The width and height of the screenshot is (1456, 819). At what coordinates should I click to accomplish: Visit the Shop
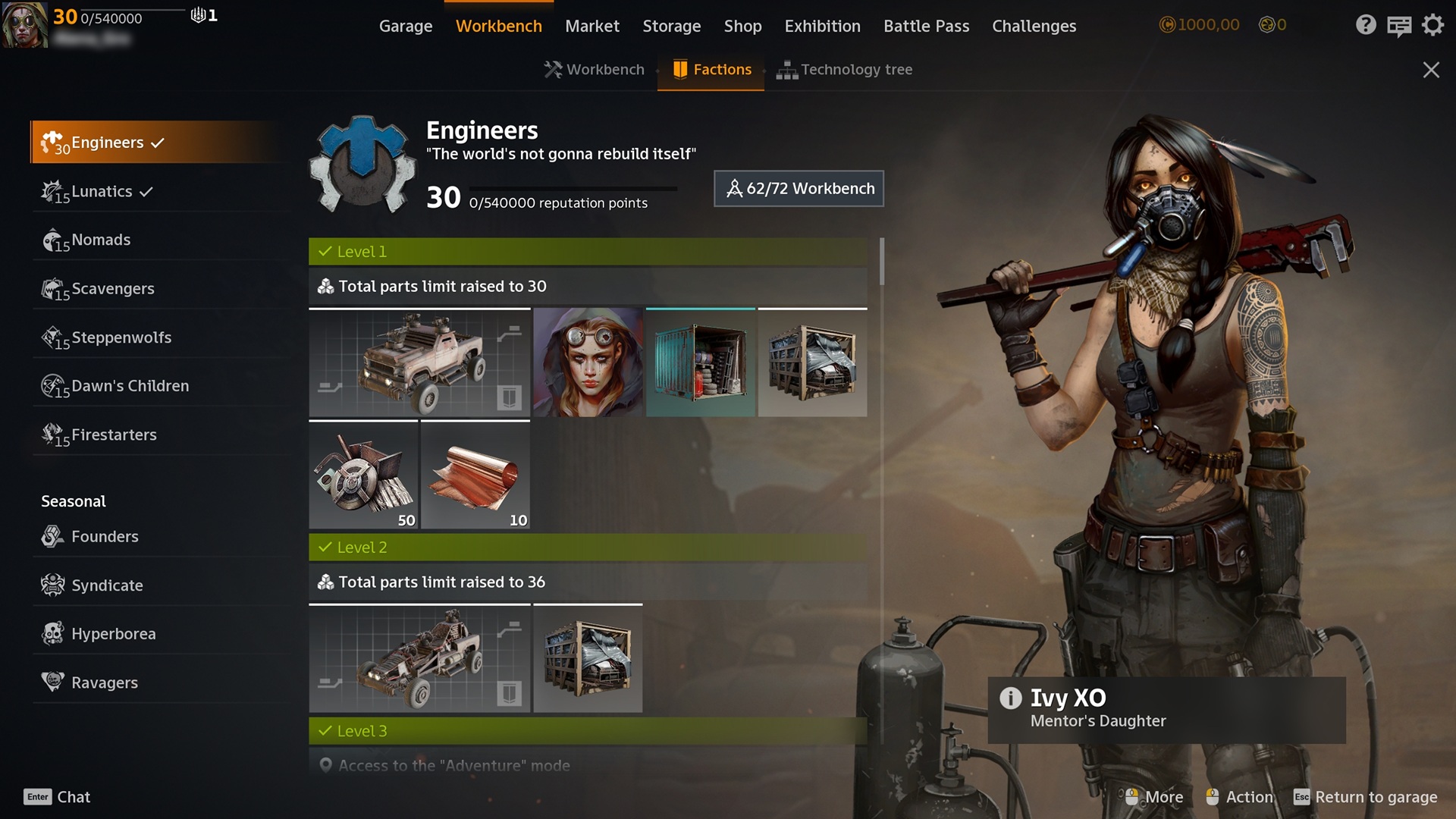pos(742,26)
